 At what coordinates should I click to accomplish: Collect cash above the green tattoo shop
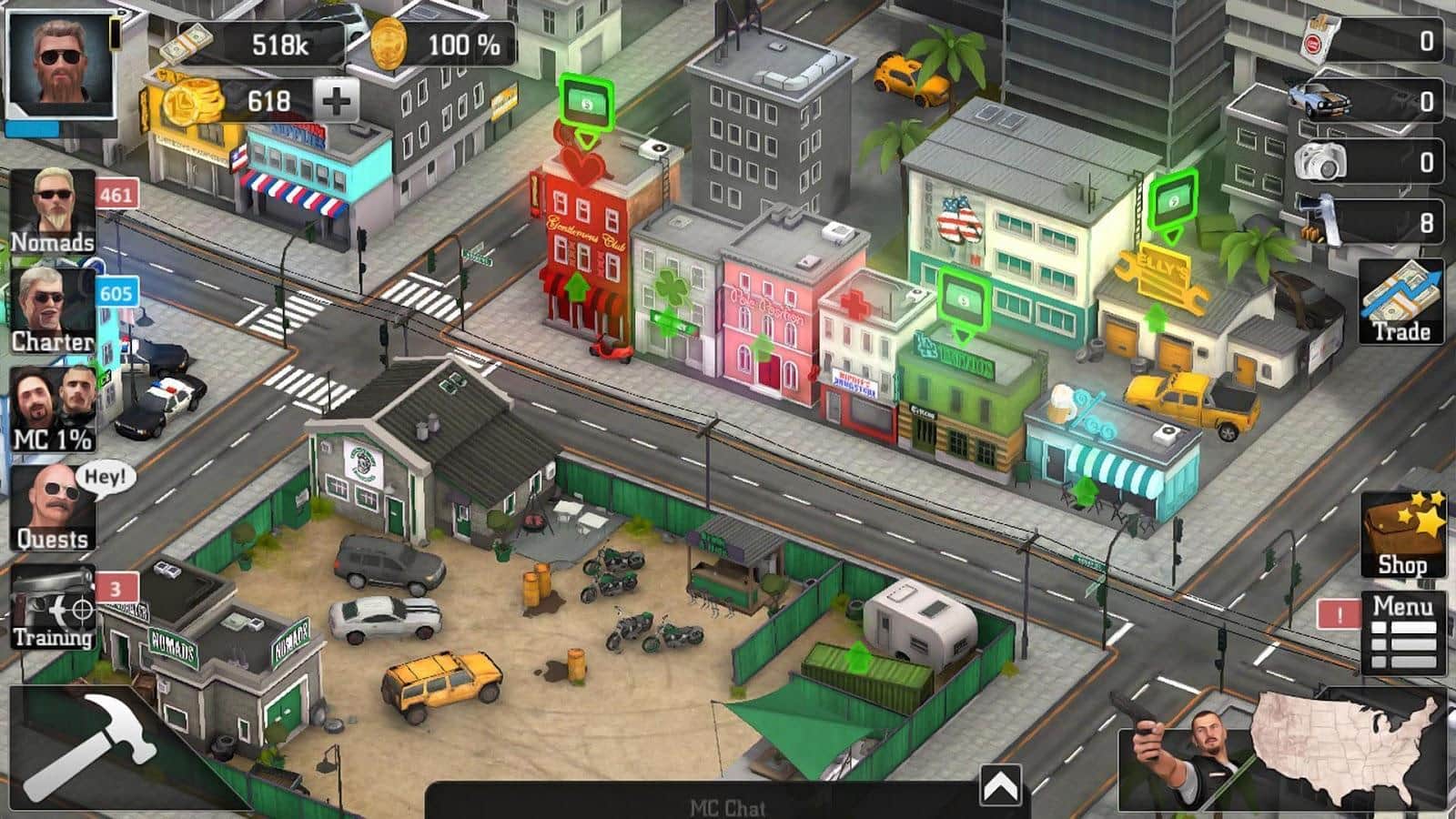coord(965,300)
